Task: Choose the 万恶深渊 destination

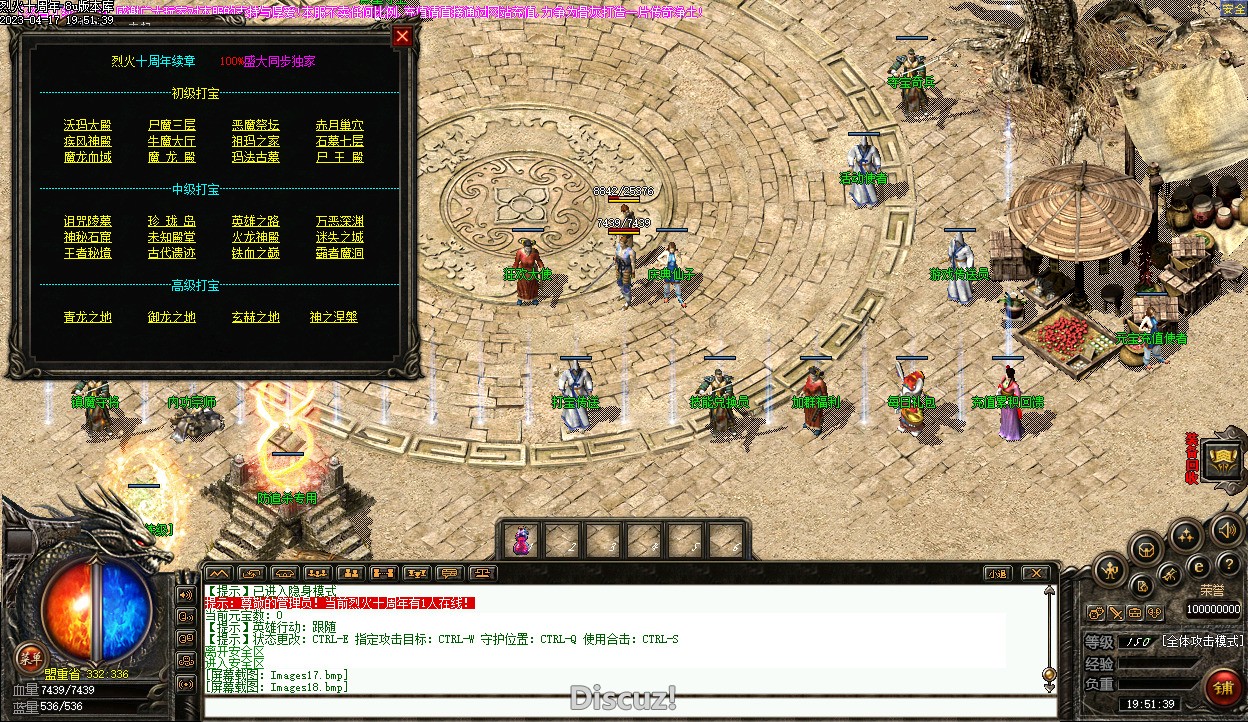Action: [340, 221]
